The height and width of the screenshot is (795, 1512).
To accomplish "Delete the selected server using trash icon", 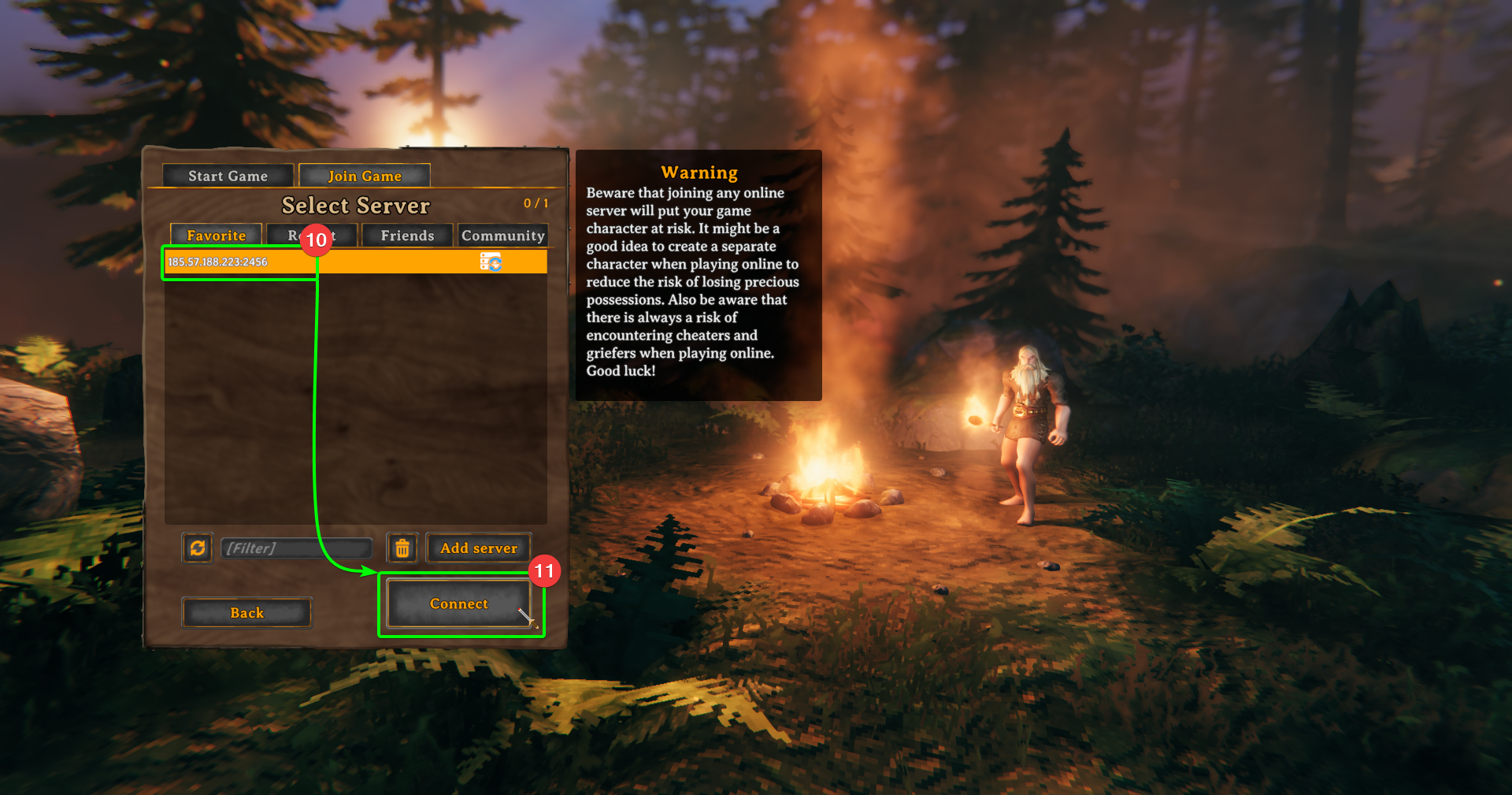I will tap(402, 548).
